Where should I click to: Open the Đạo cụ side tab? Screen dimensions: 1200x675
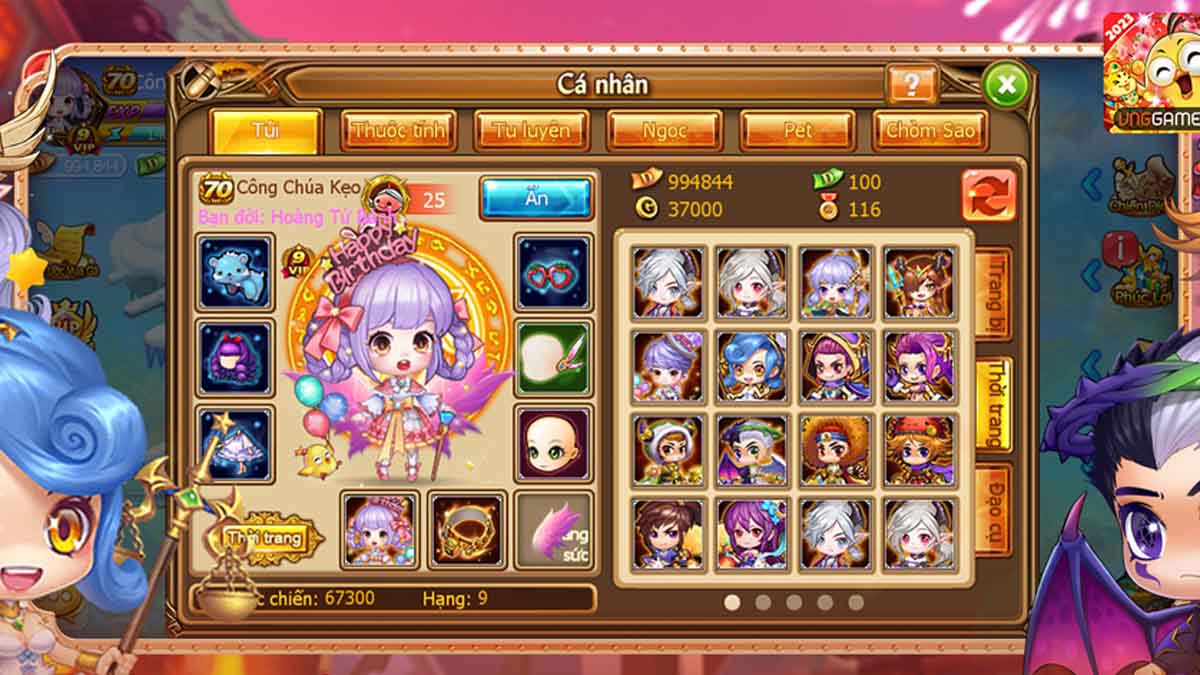pyautogui.click(x=994, y=509)
